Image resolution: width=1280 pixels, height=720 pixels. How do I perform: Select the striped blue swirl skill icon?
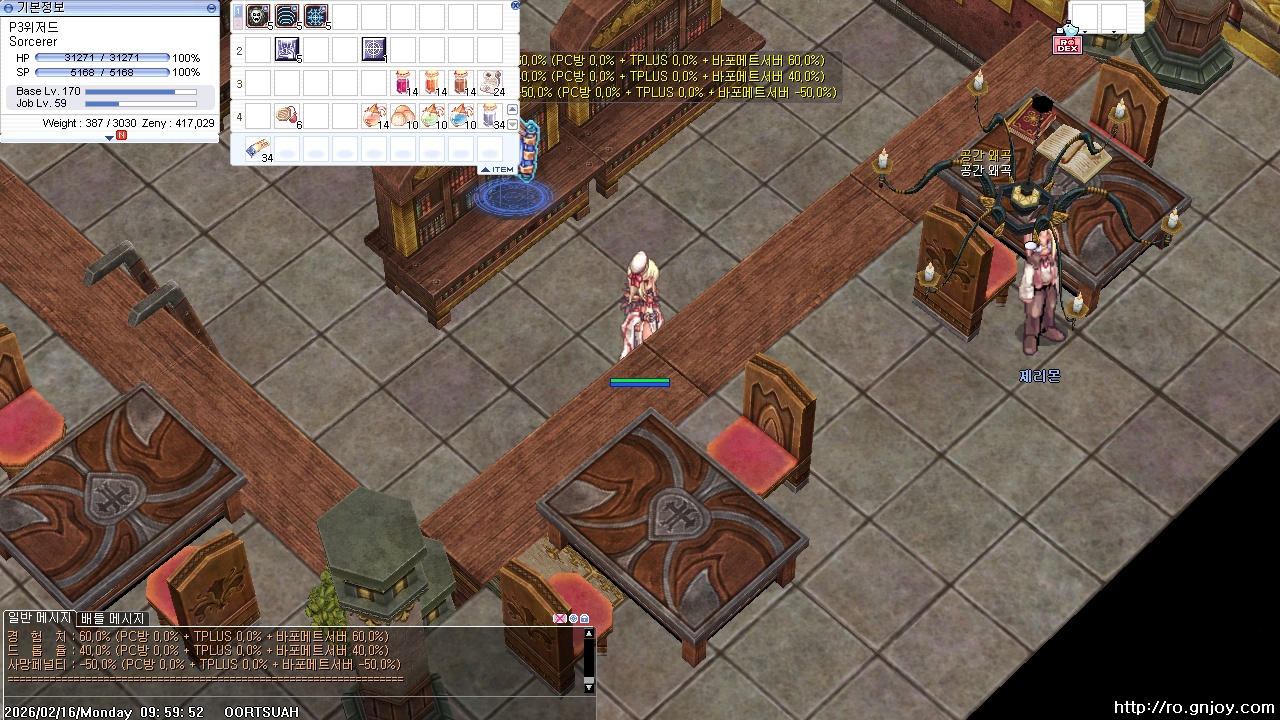coord(287,16)
